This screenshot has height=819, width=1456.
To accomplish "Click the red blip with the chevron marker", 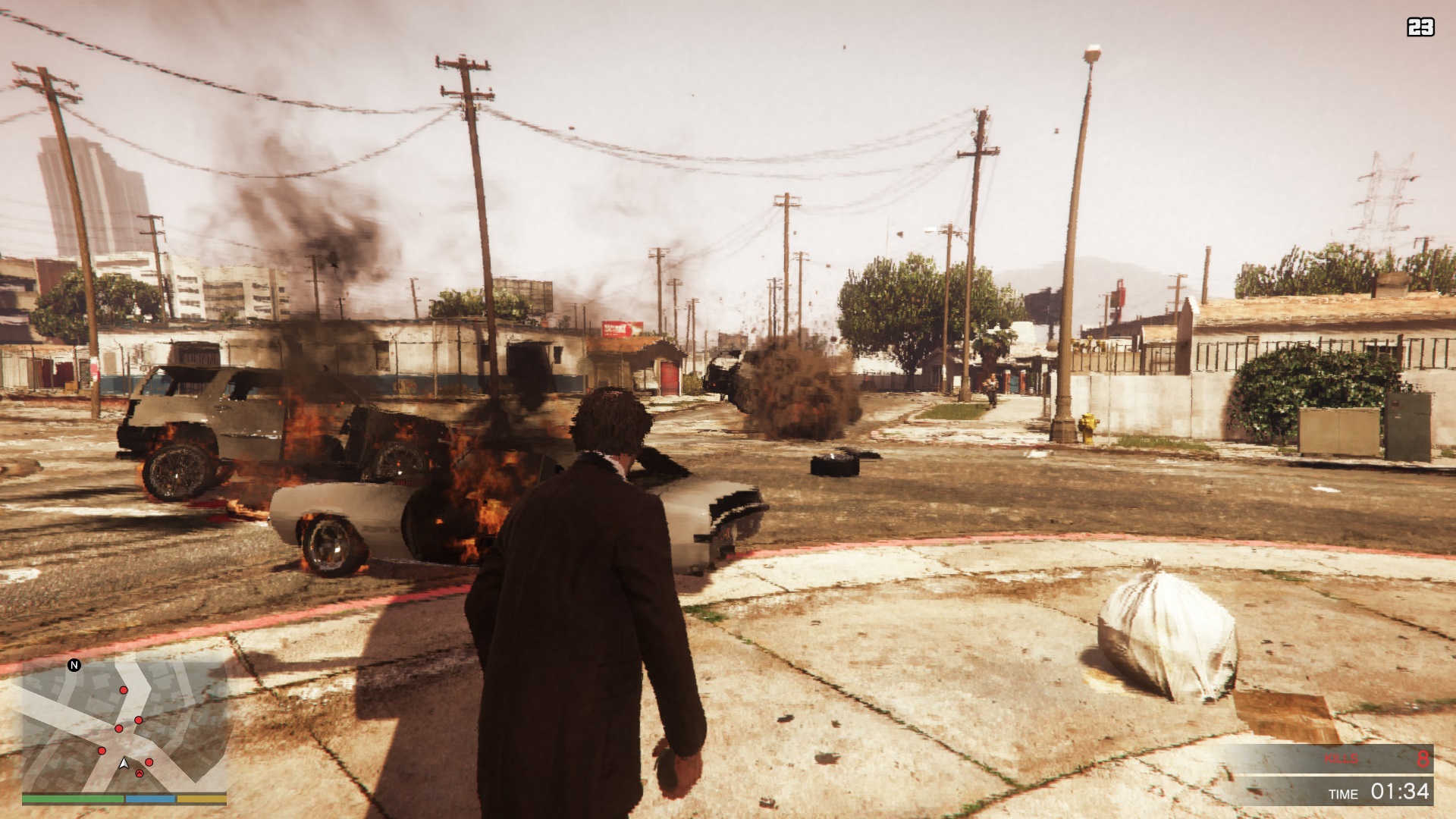I will (x=140, y=773).
